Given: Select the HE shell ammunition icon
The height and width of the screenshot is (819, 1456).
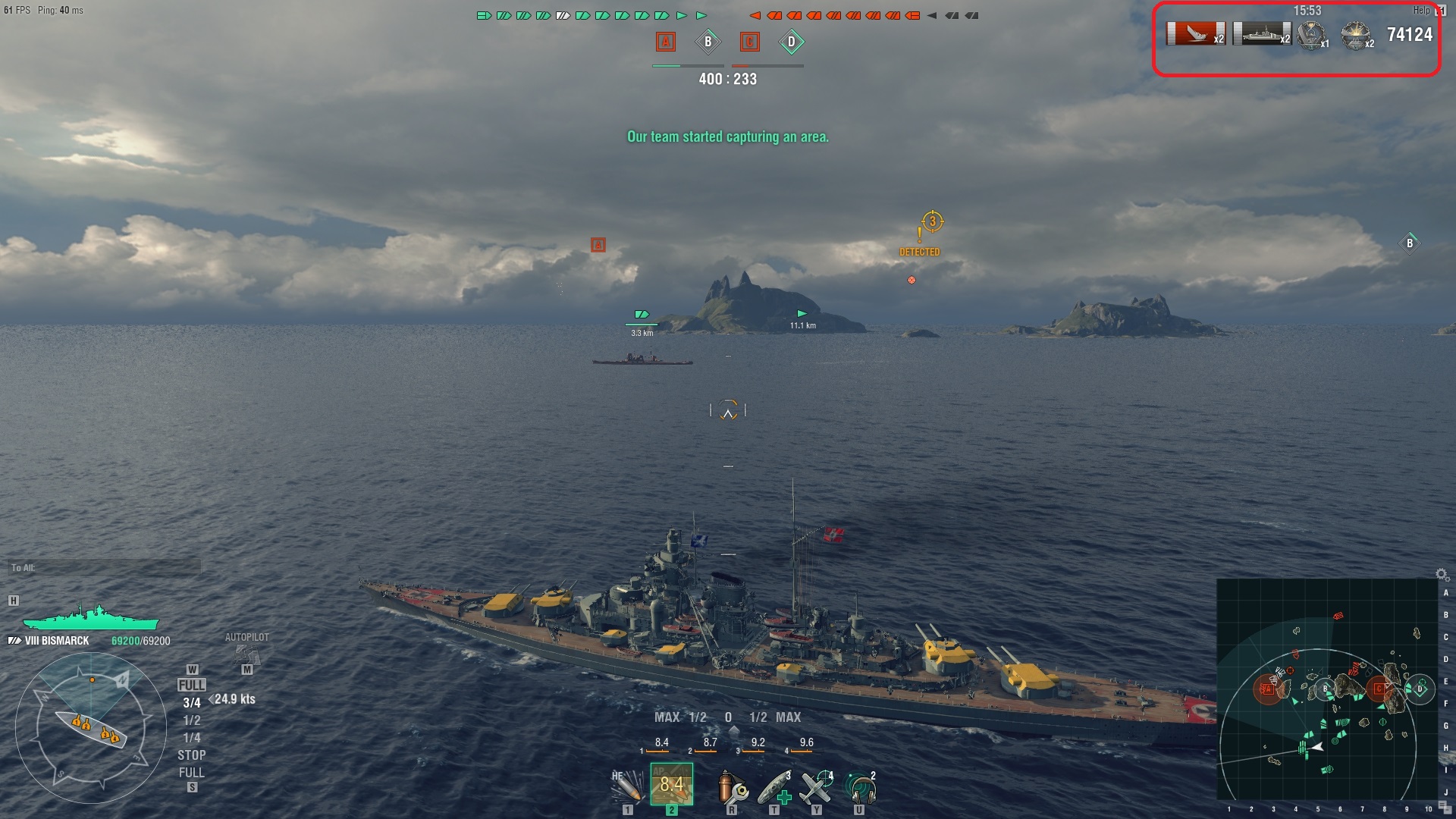Looking at the screenshot, I should tap(627, 786).
